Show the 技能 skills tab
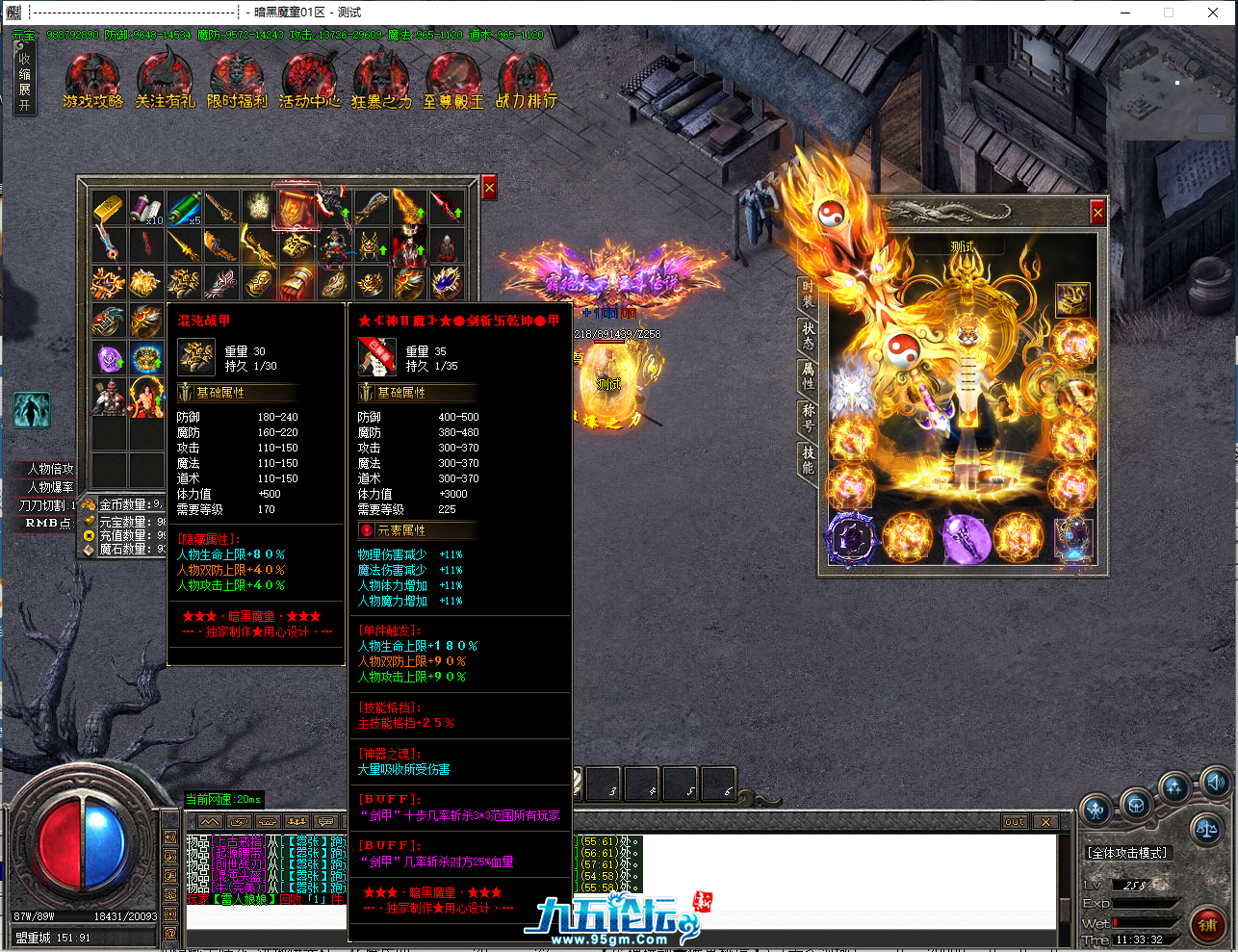The image size is (1238, 952). [x=808, y=459]
